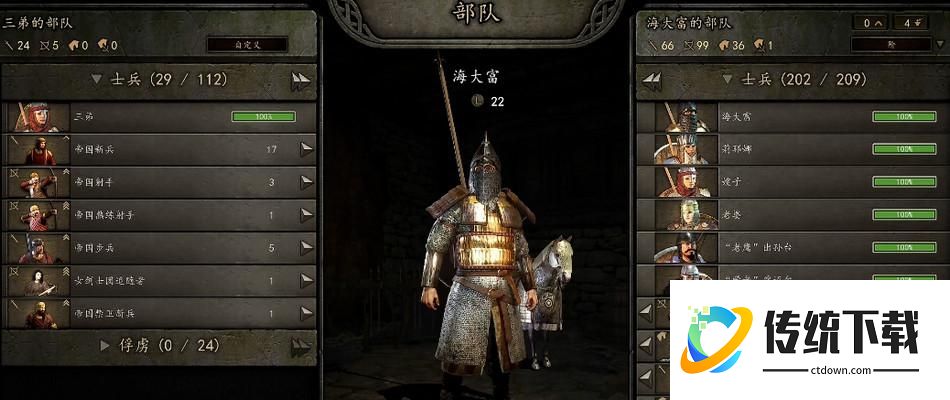
Task: Transfer all right-party soldiers to the left
Action: coord(653,80)
